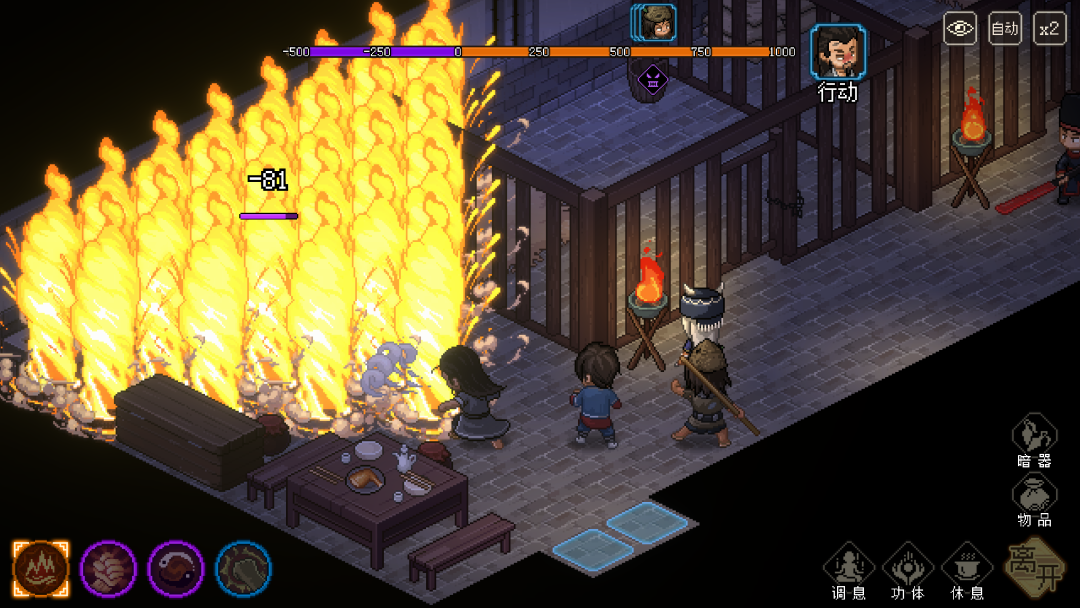This screenshot has height=608, width=1080.
Task: Select the flame skill icon
Action: 41,568
